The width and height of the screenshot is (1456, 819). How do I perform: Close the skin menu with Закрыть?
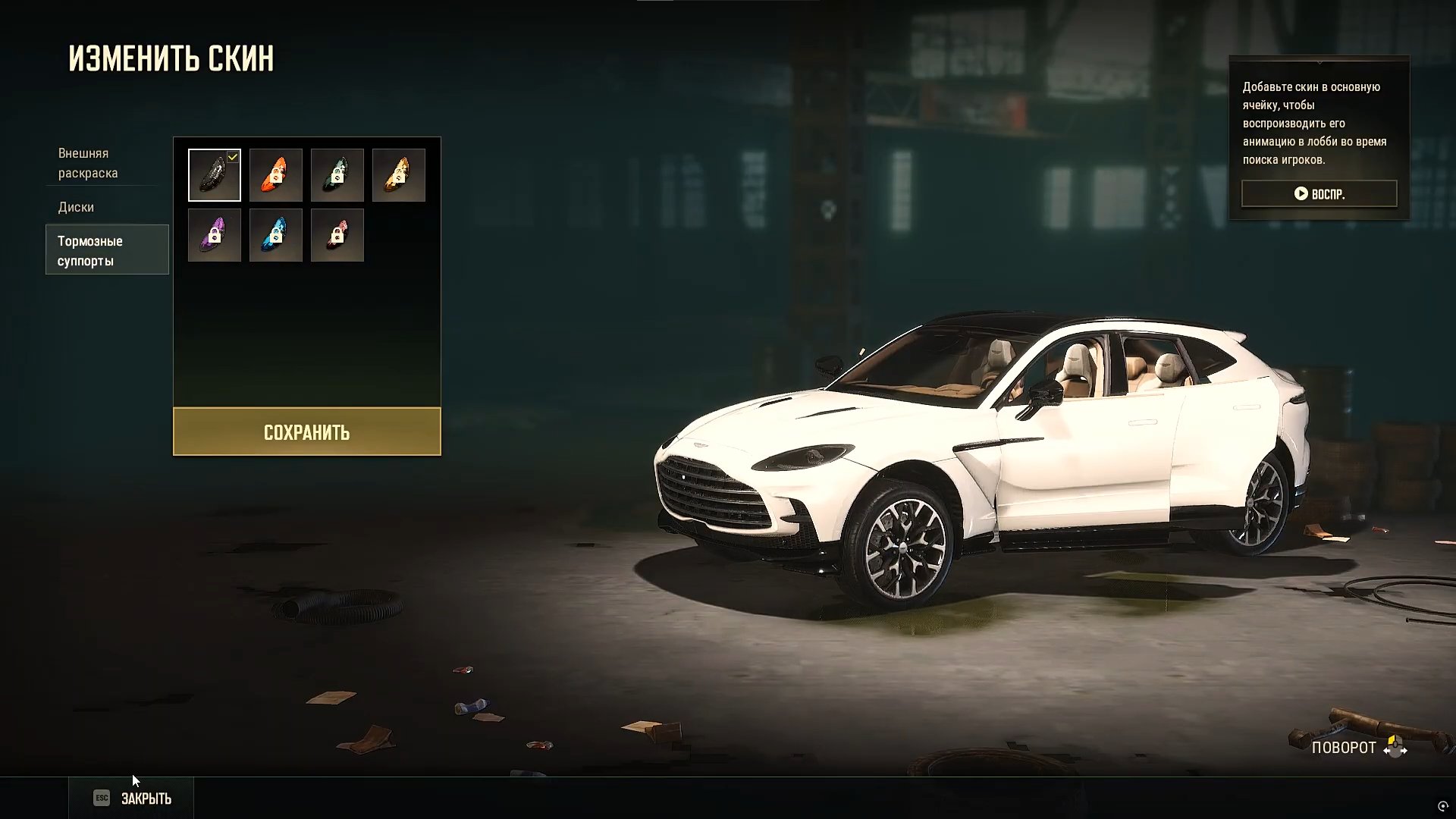132,799
